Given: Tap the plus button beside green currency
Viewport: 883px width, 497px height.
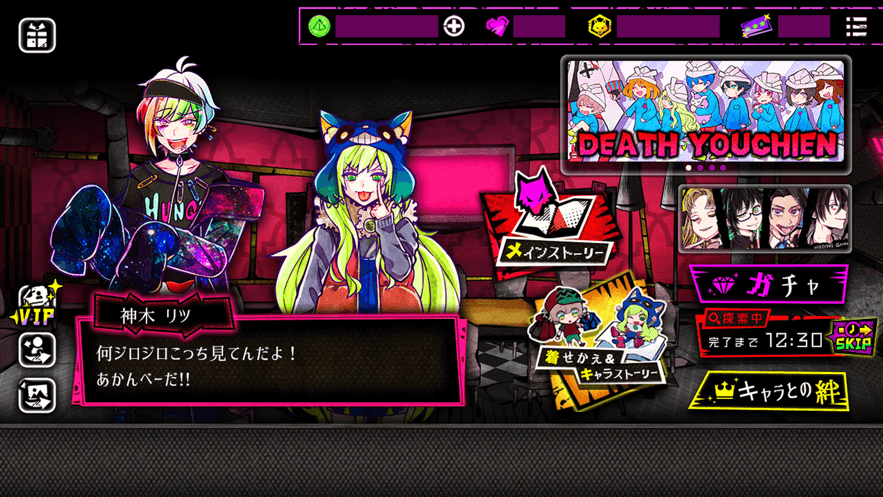Looking at the screenshot, I should click(x=454, y=26).
